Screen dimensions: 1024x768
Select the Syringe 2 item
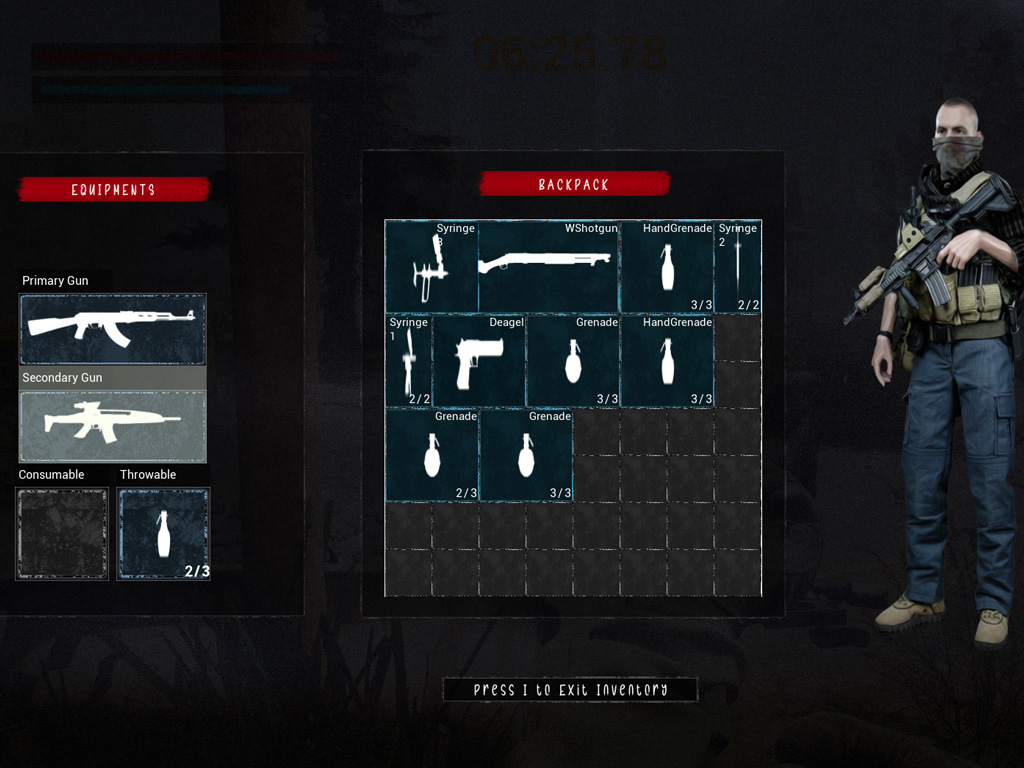coord(738,267)
